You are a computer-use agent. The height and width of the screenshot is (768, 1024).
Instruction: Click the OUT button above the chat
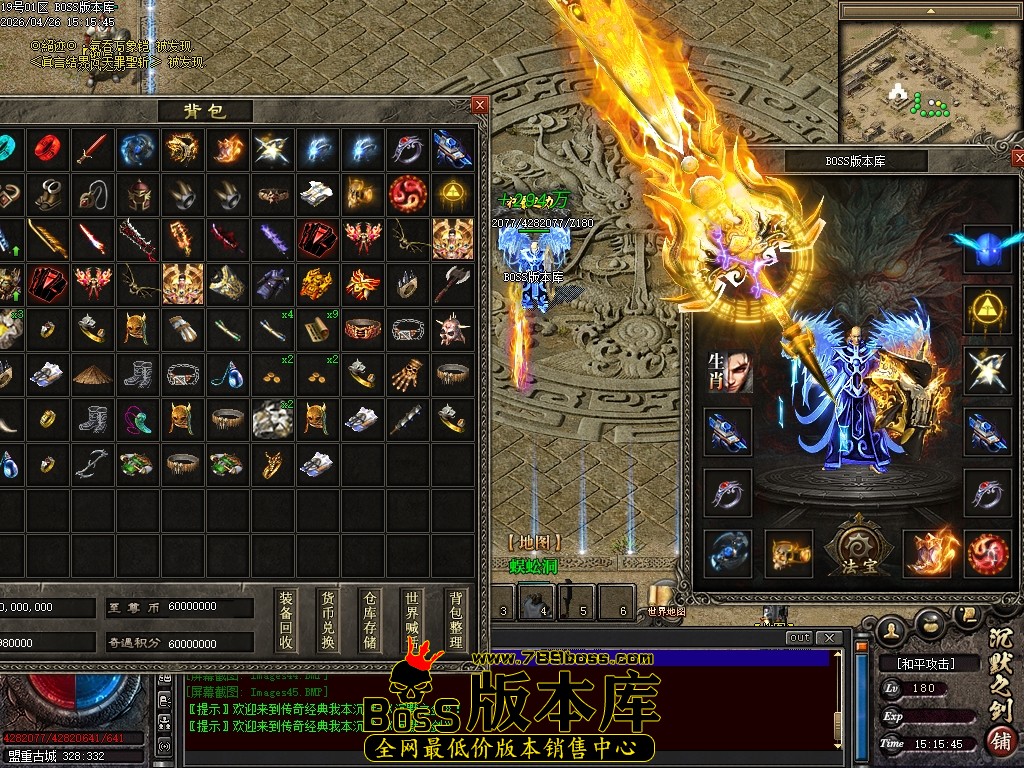point(800,638)
